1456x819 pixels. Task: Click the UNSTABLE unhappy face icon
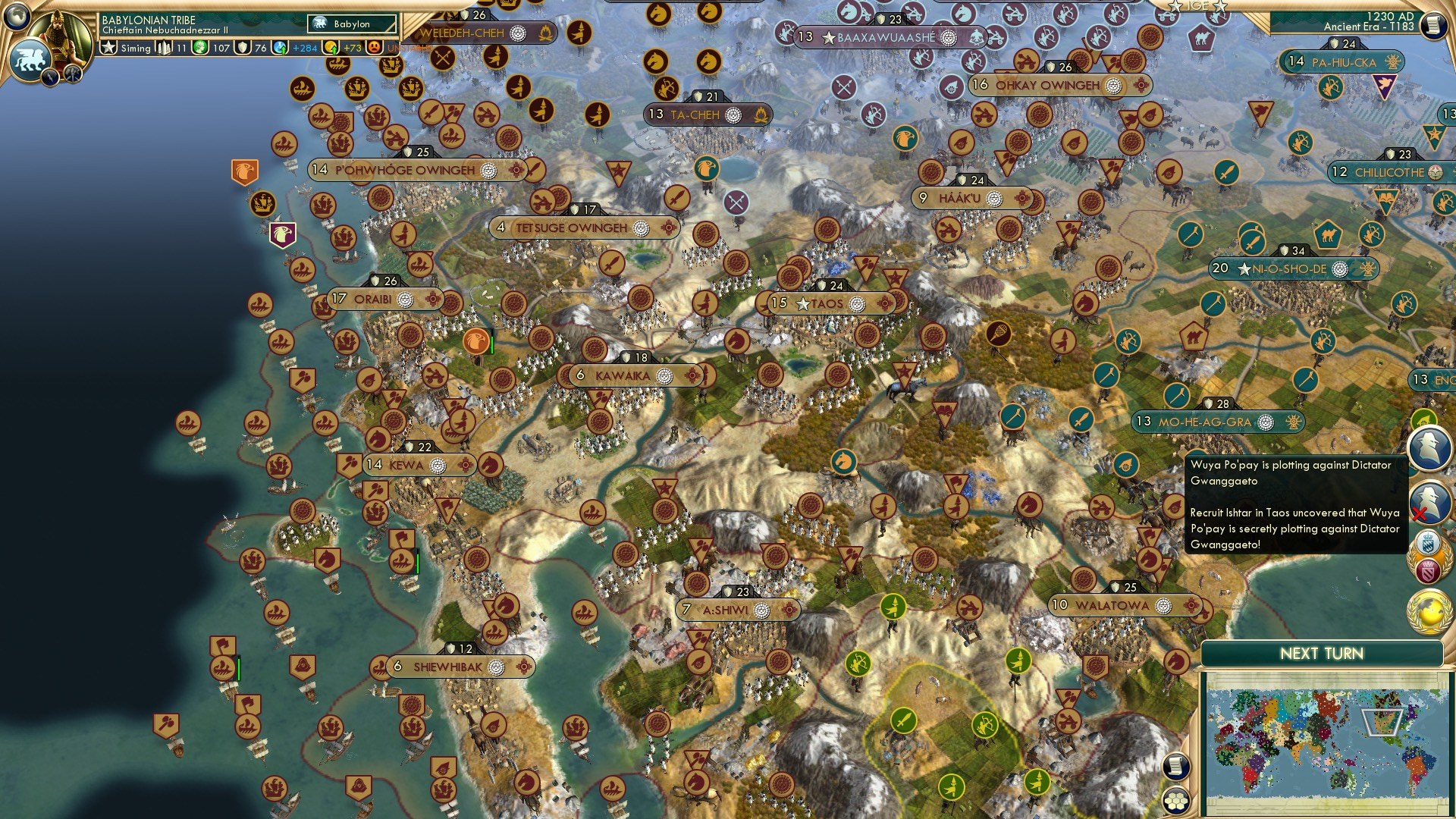(374, 47)
